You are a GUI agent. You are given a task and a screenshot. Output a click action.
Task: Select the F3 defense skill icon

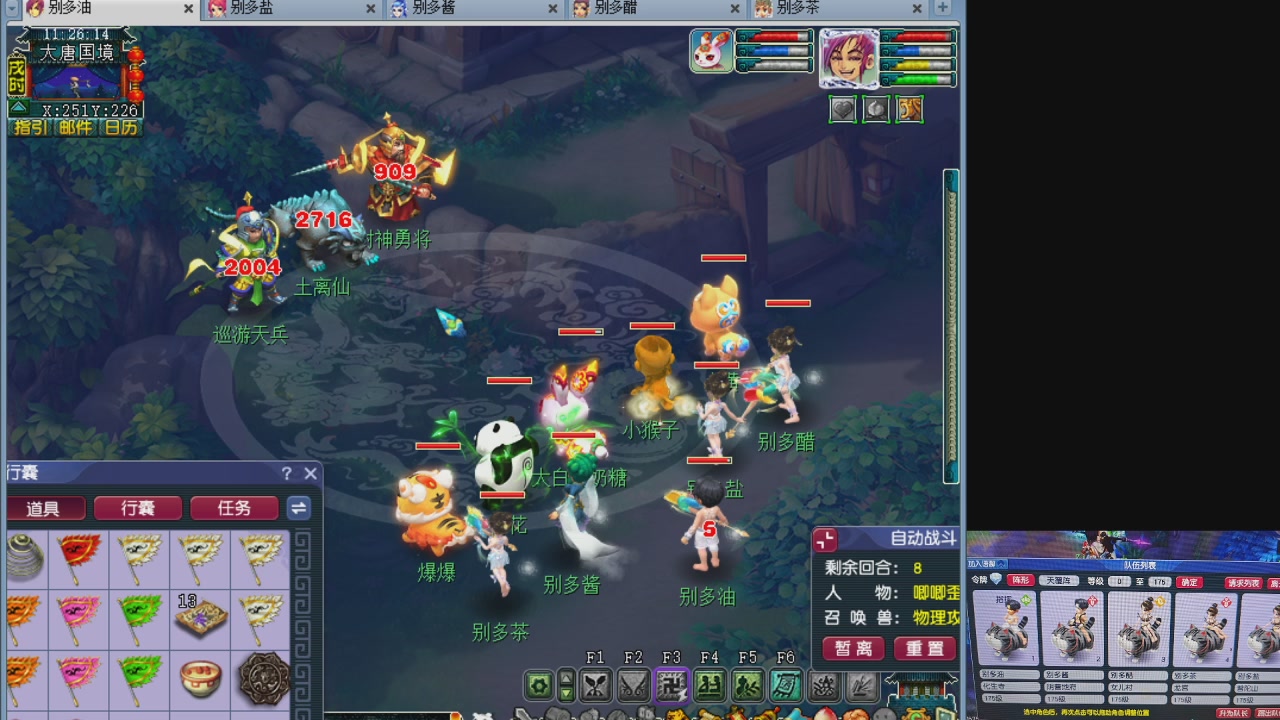coord(671,685)
